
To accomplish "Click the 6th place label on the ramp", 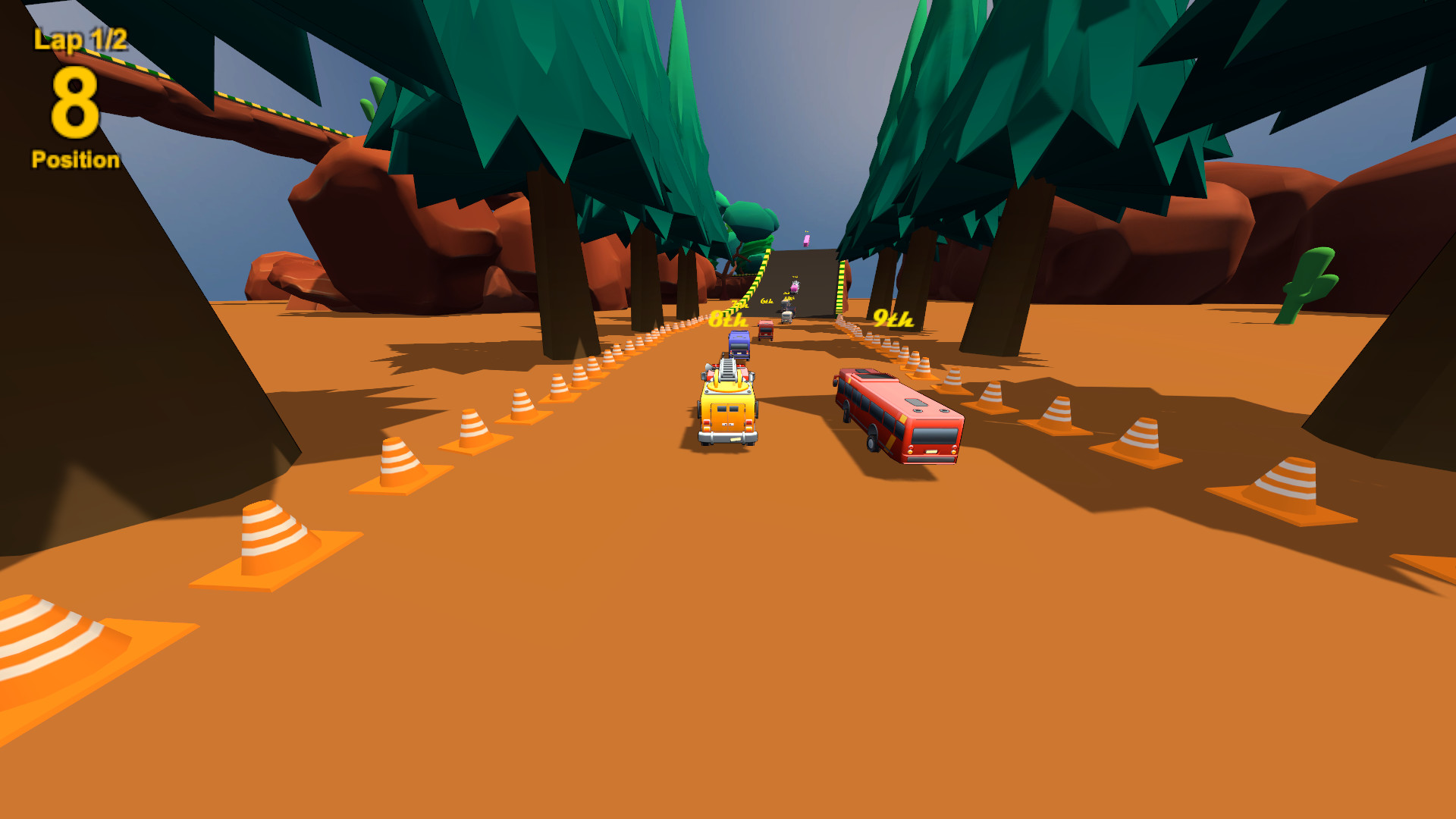I will tap(767, 302).
